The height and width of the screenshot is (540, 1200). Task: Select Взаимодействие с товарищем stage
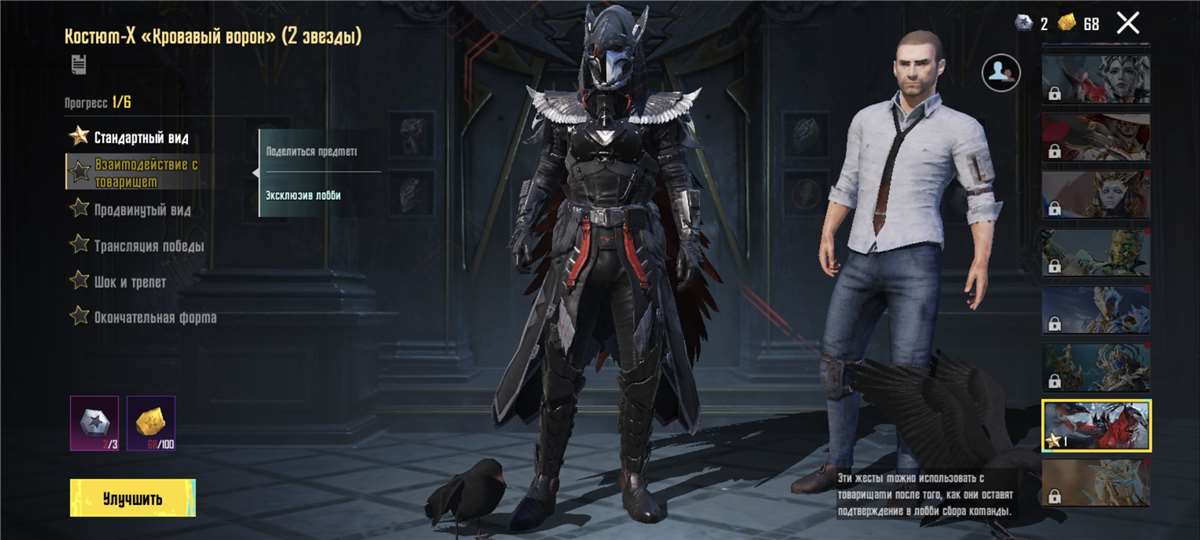click(x=145, y=172)
